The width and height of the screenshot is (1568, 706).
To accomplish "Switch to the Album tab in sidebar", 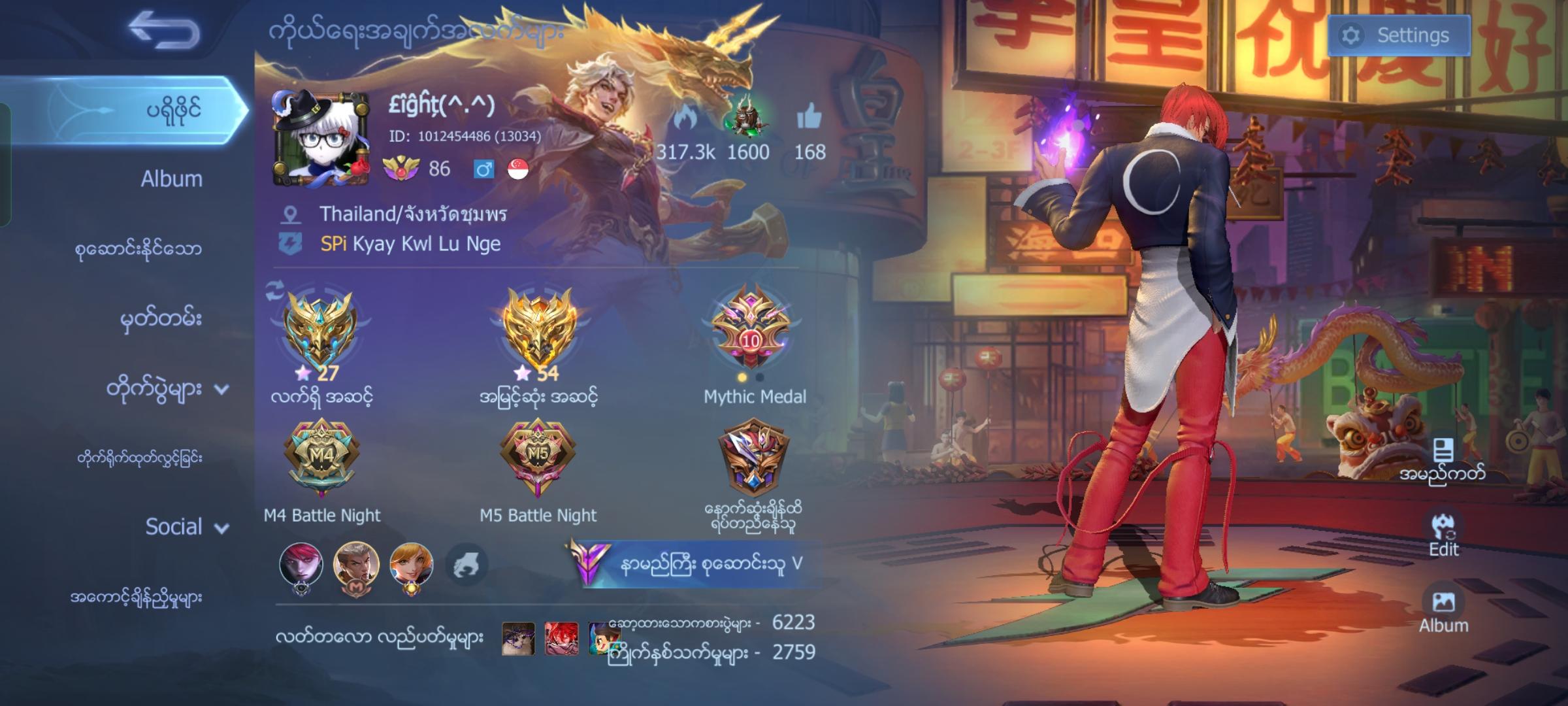I will (x=171, y=179).
